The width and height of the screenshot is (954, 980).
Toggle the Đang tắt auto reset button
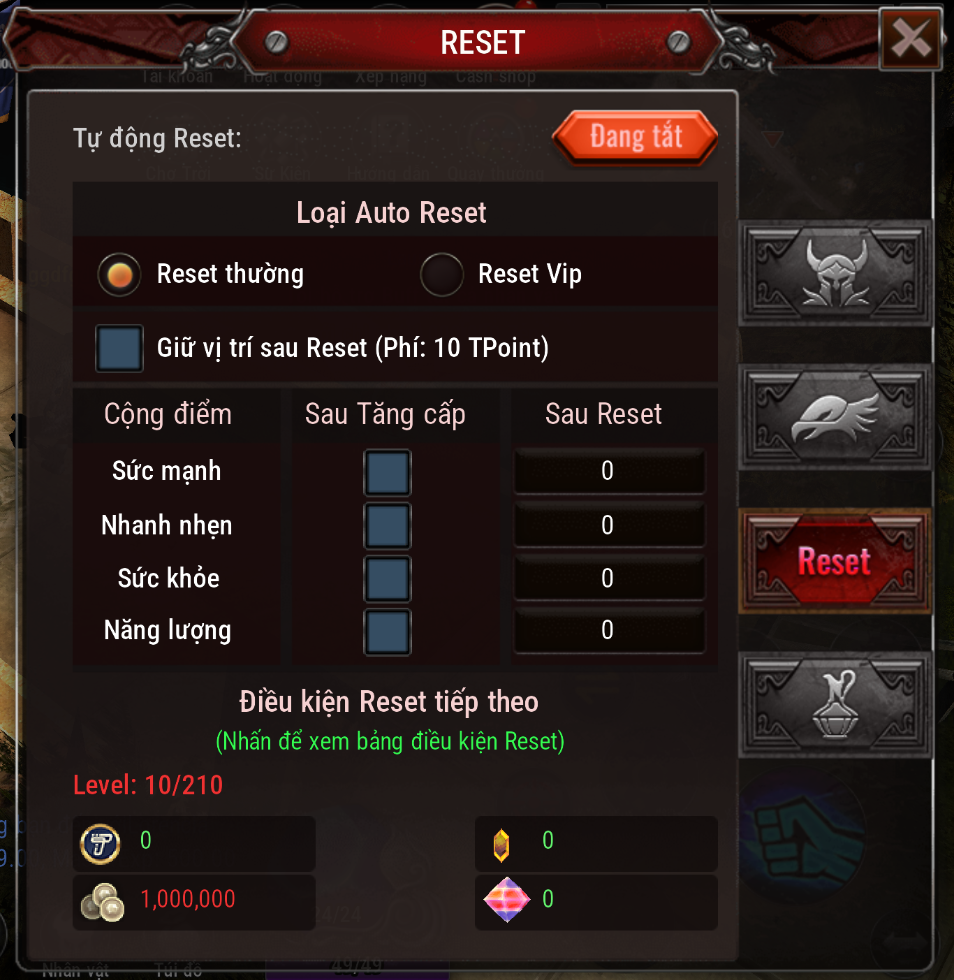[x=635, y=137]
